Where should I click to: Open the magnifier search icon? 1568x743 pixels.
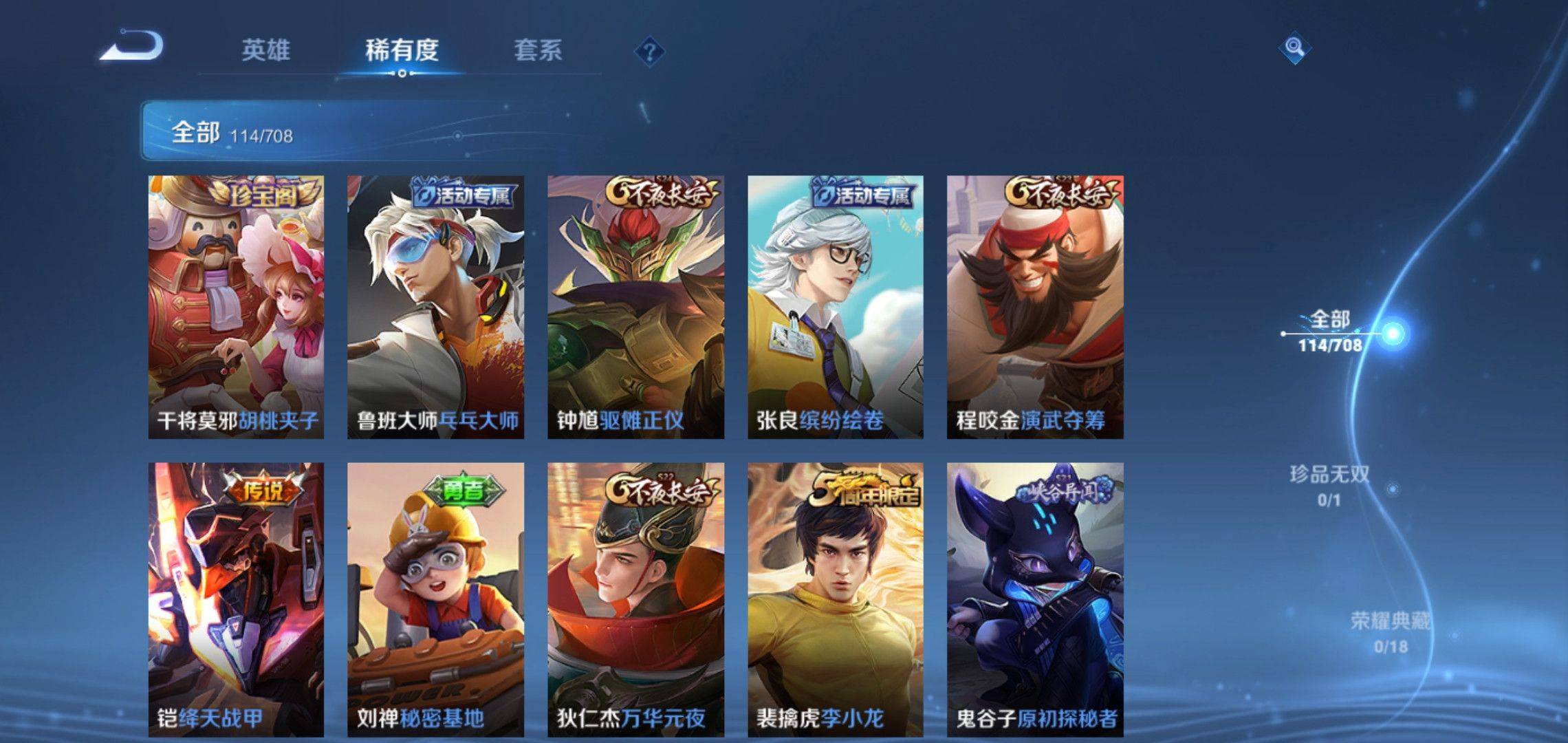(1294, 47)
